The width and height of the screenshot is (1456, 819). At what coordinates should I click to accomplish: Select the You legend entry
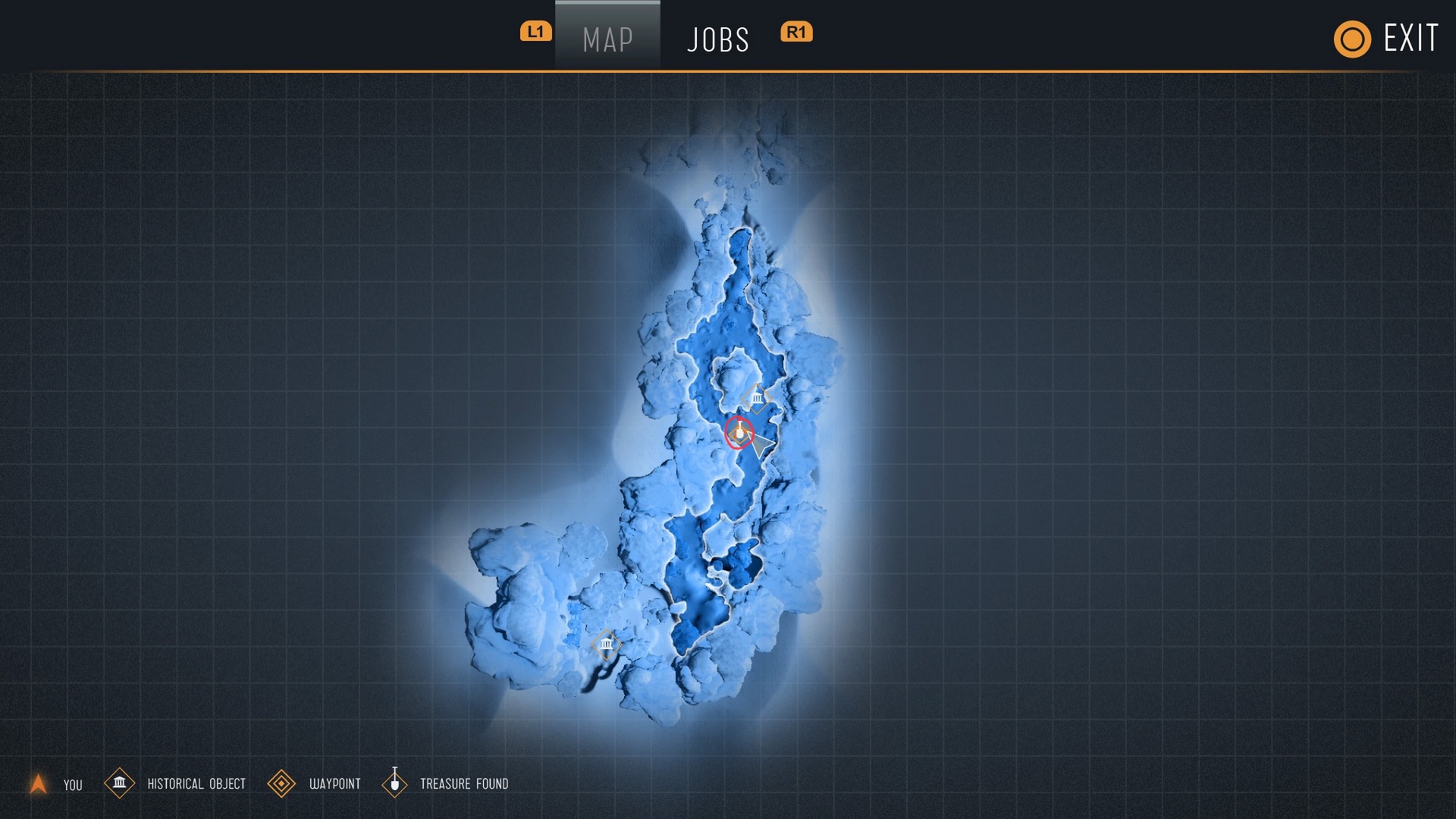click(x=56, y=784)
